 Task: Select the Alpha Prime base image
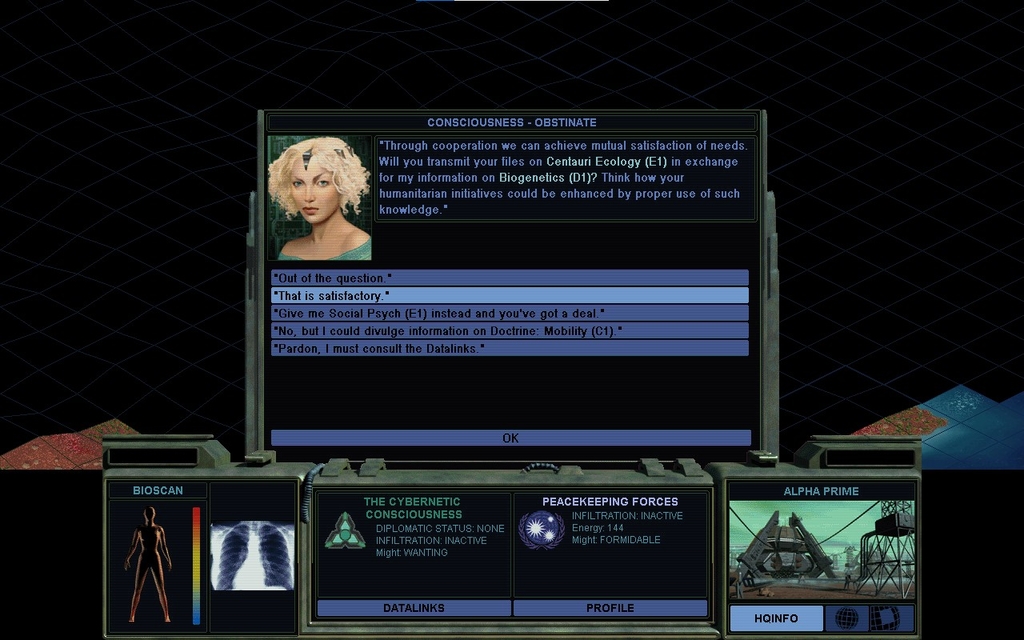point(821,549)
